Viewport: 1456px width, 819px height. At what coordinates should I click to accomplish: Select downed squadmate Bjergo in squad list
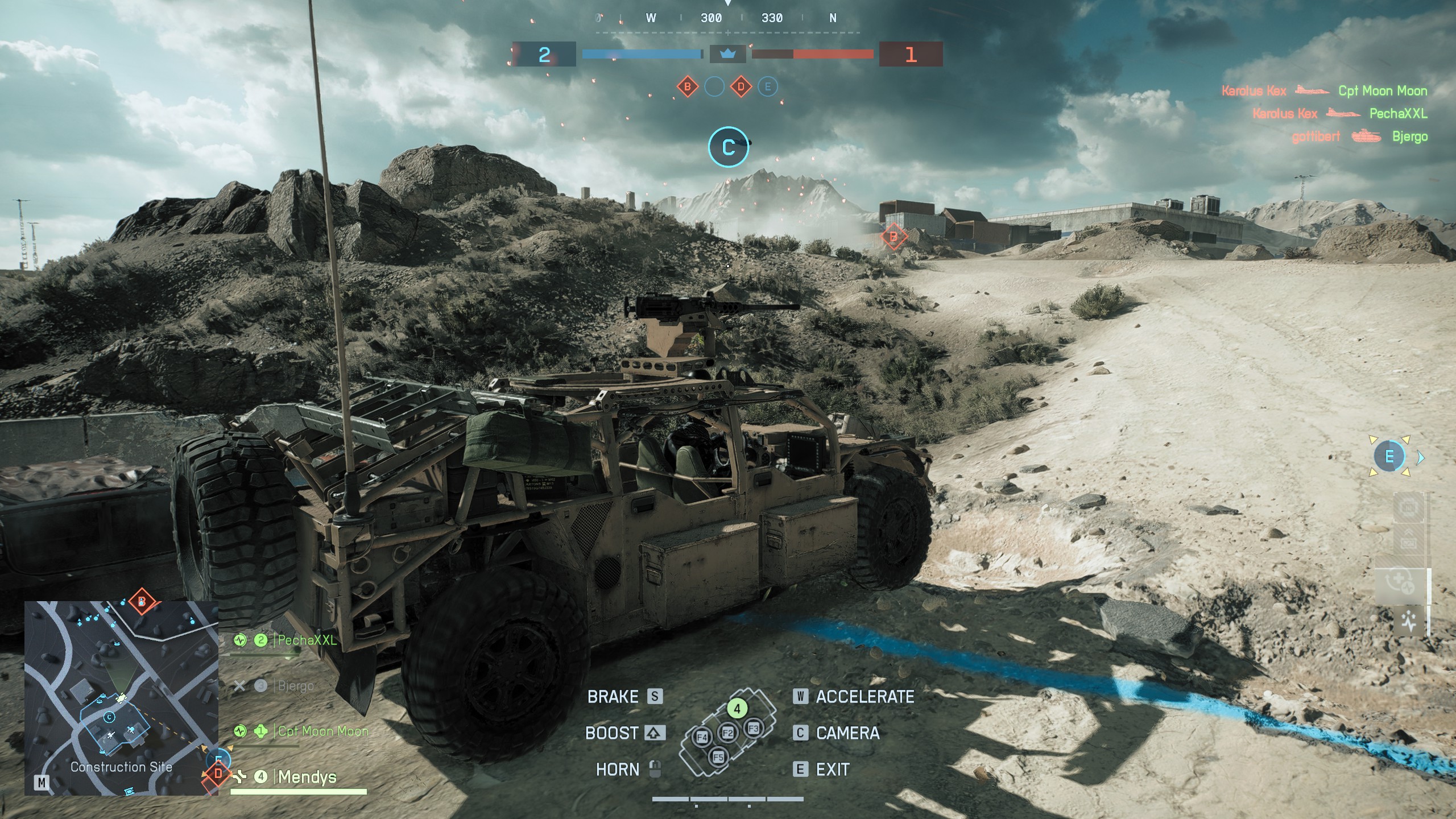point(295,686)
